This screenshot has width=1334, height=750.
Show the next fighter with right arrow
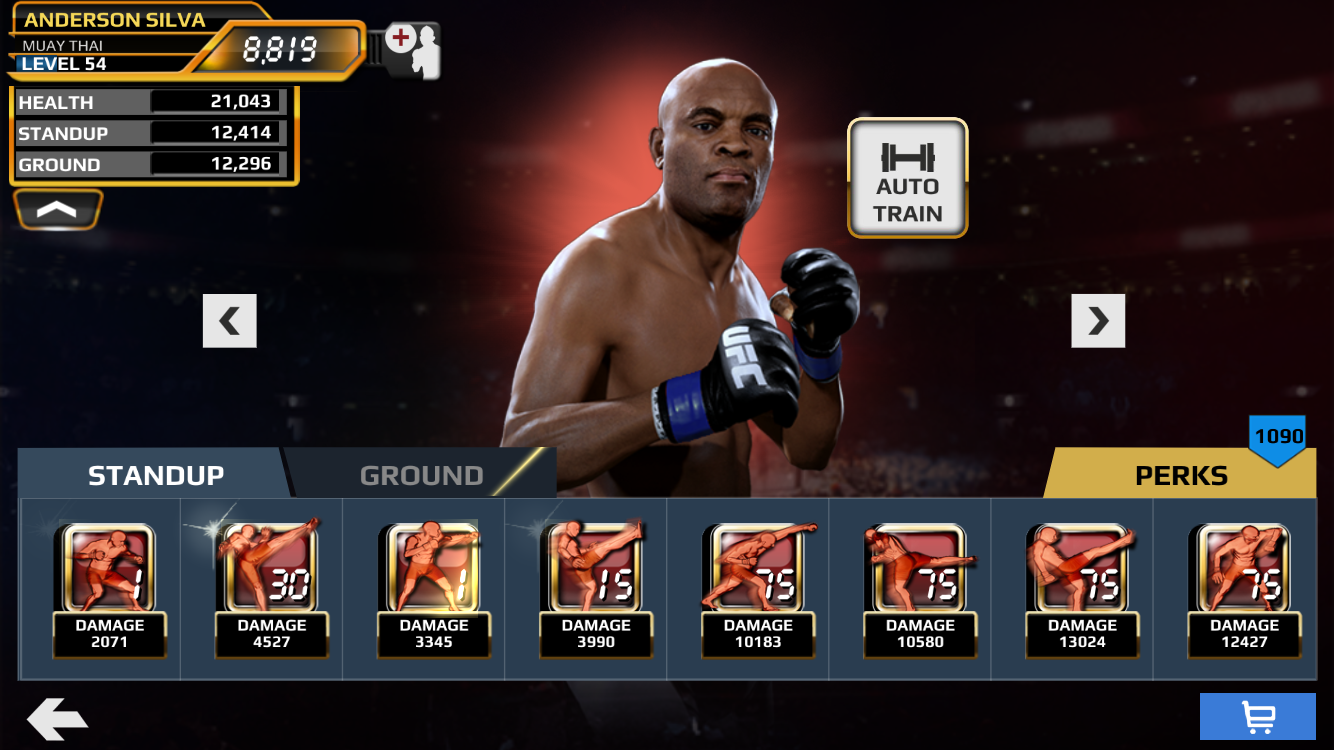[1098, 321]
